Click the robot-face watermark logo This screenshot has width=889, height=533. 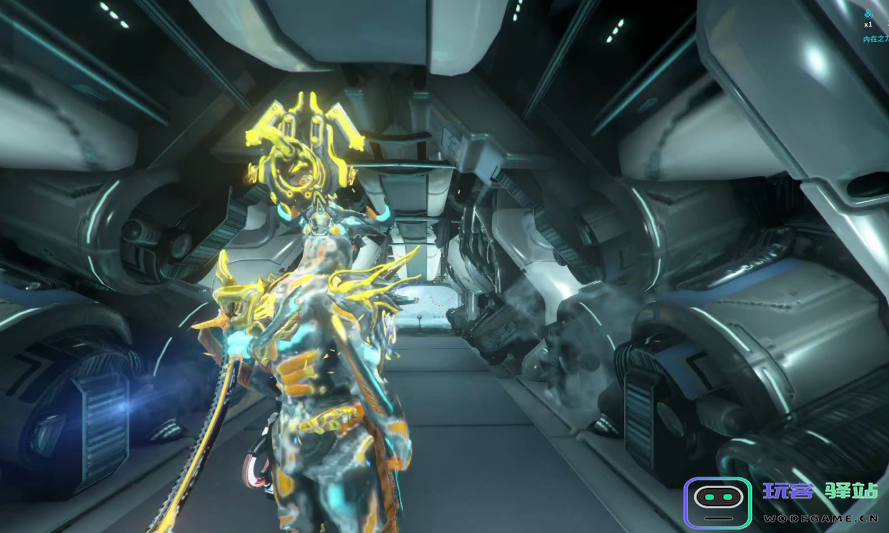(717, 502)
